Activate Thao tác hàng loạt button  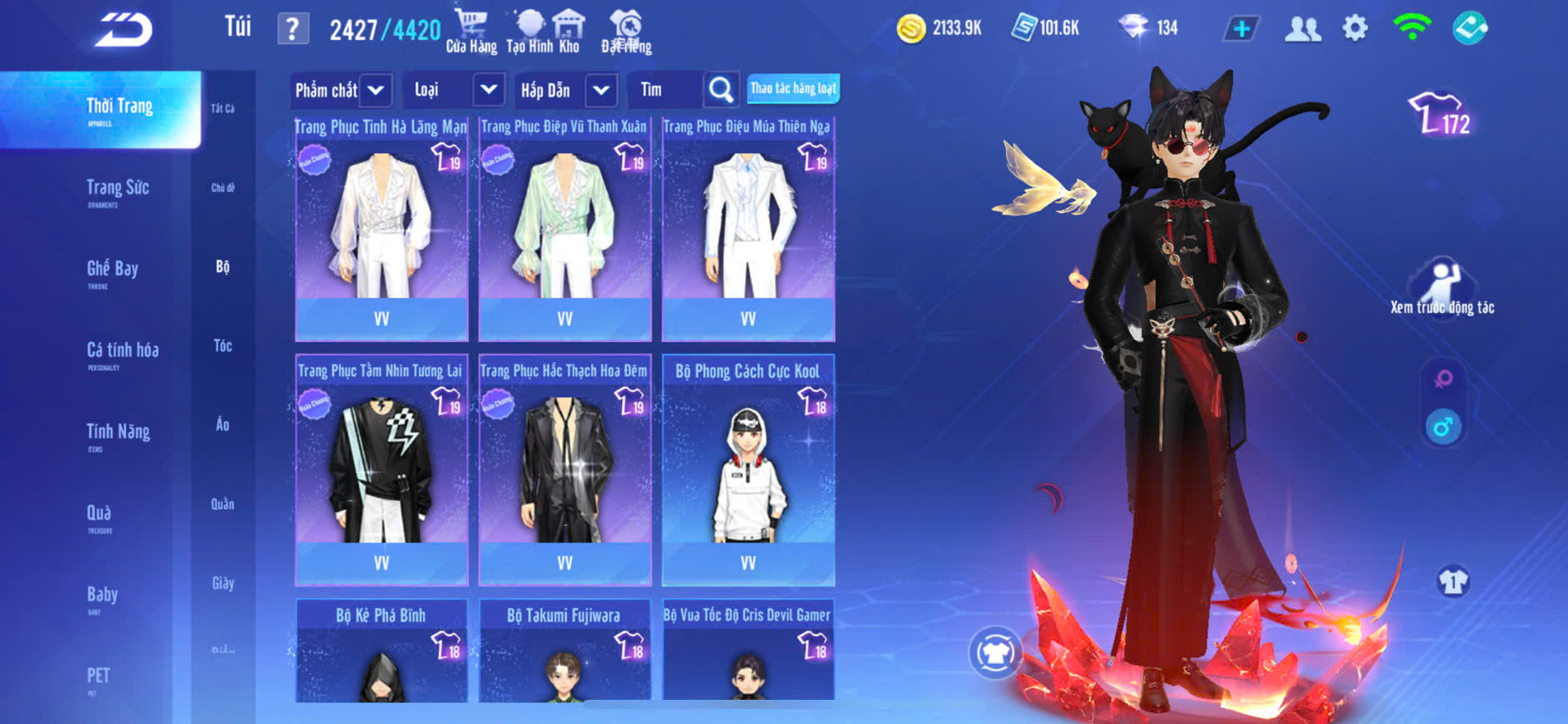(793, 88)
